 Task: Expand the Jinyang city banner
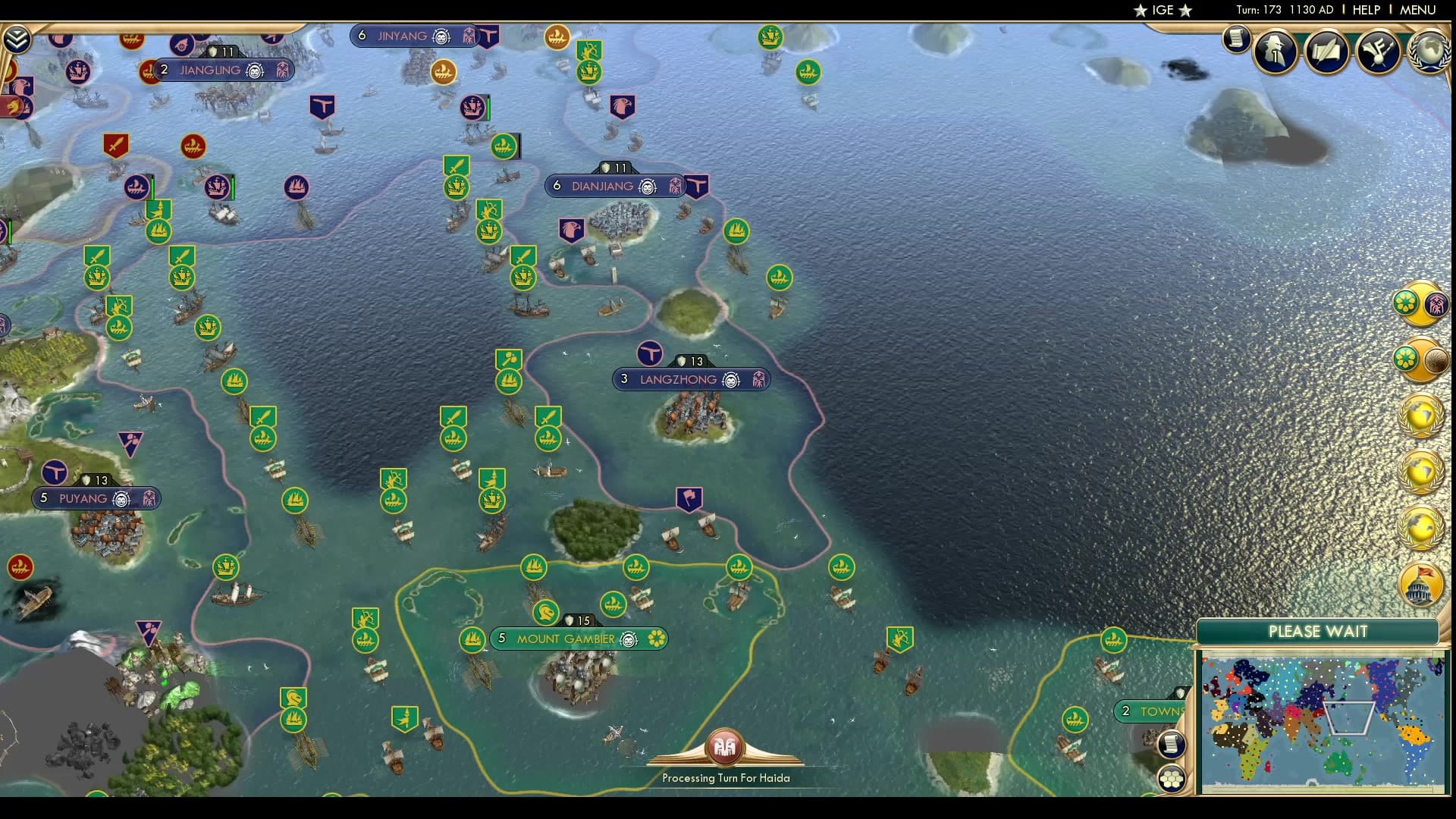(414, 35)
